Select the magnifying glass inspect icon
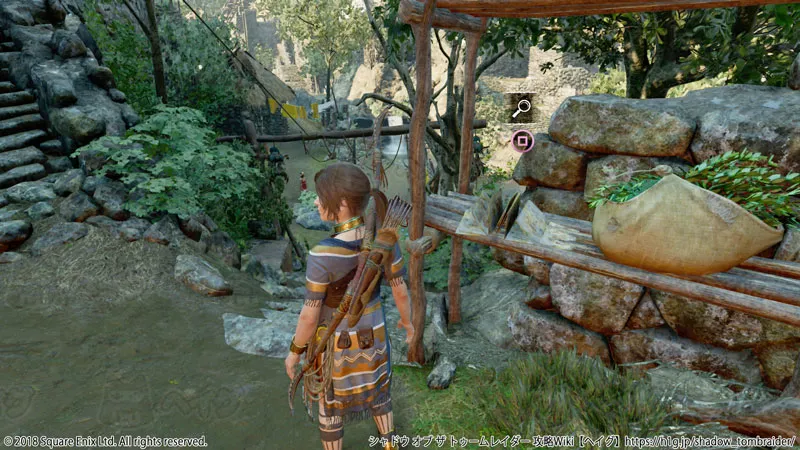The image size is (800, 450). tap(521, 108)
